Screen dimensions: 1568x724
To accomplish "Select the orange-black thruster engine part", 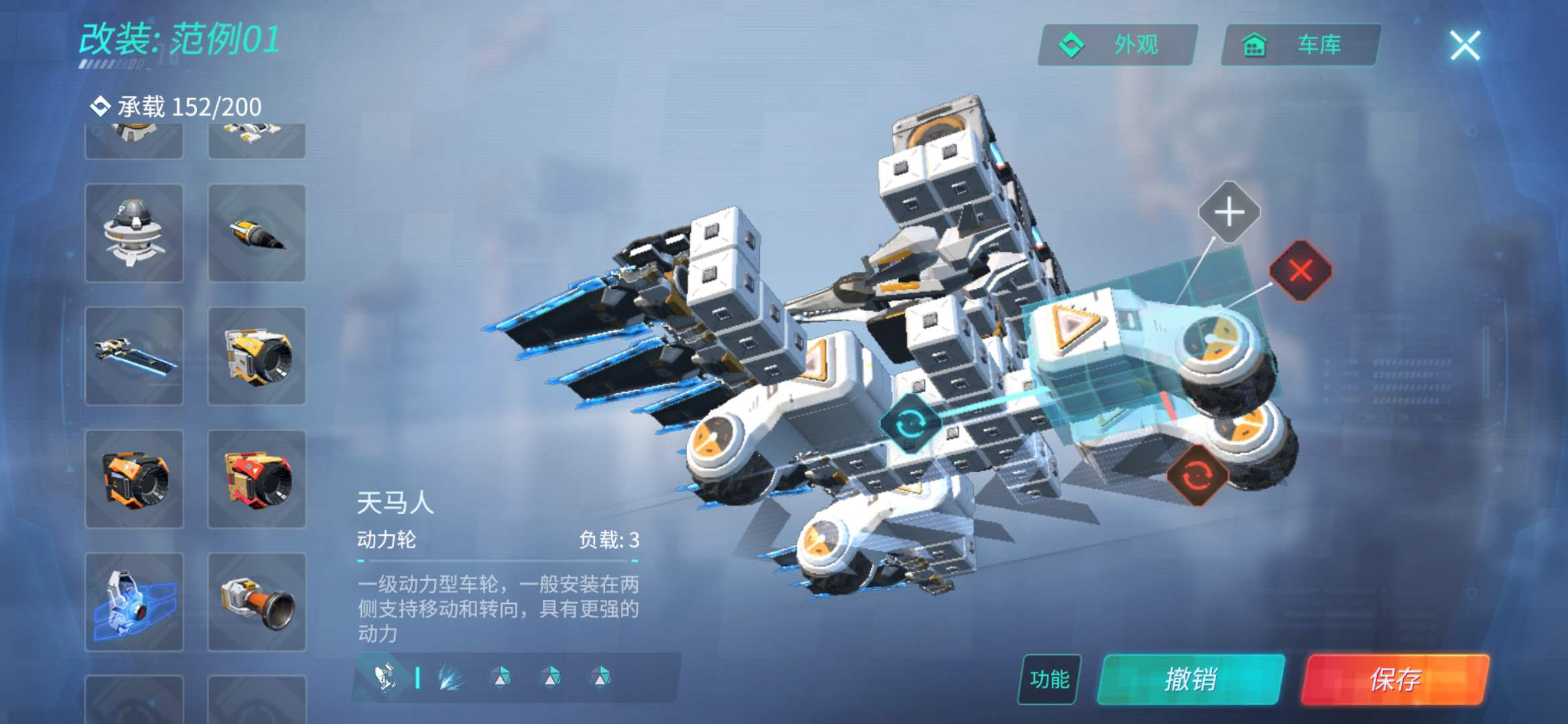I will 134,479.
